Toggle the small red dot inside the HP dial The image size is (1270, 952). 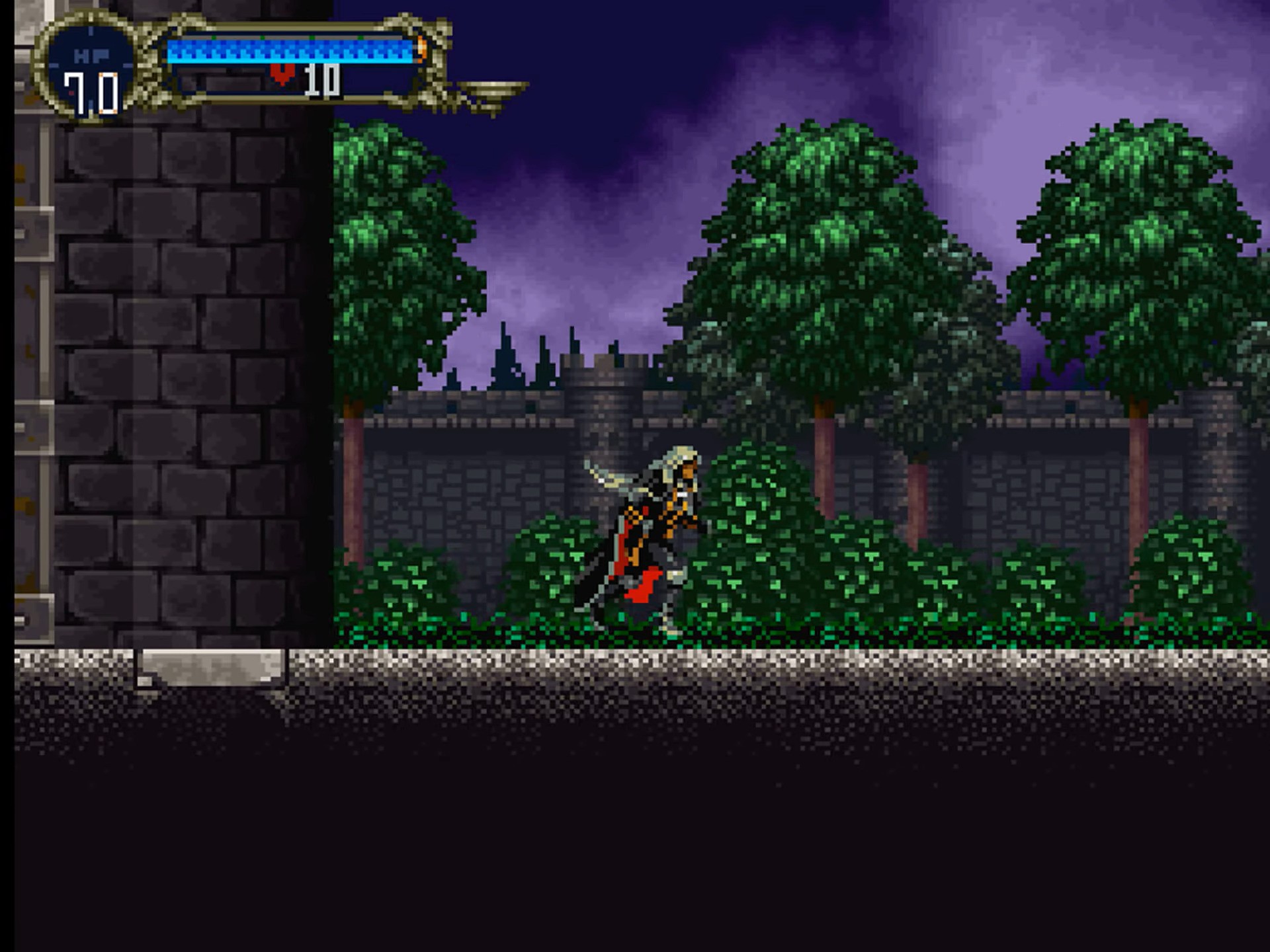coord(71,92)
